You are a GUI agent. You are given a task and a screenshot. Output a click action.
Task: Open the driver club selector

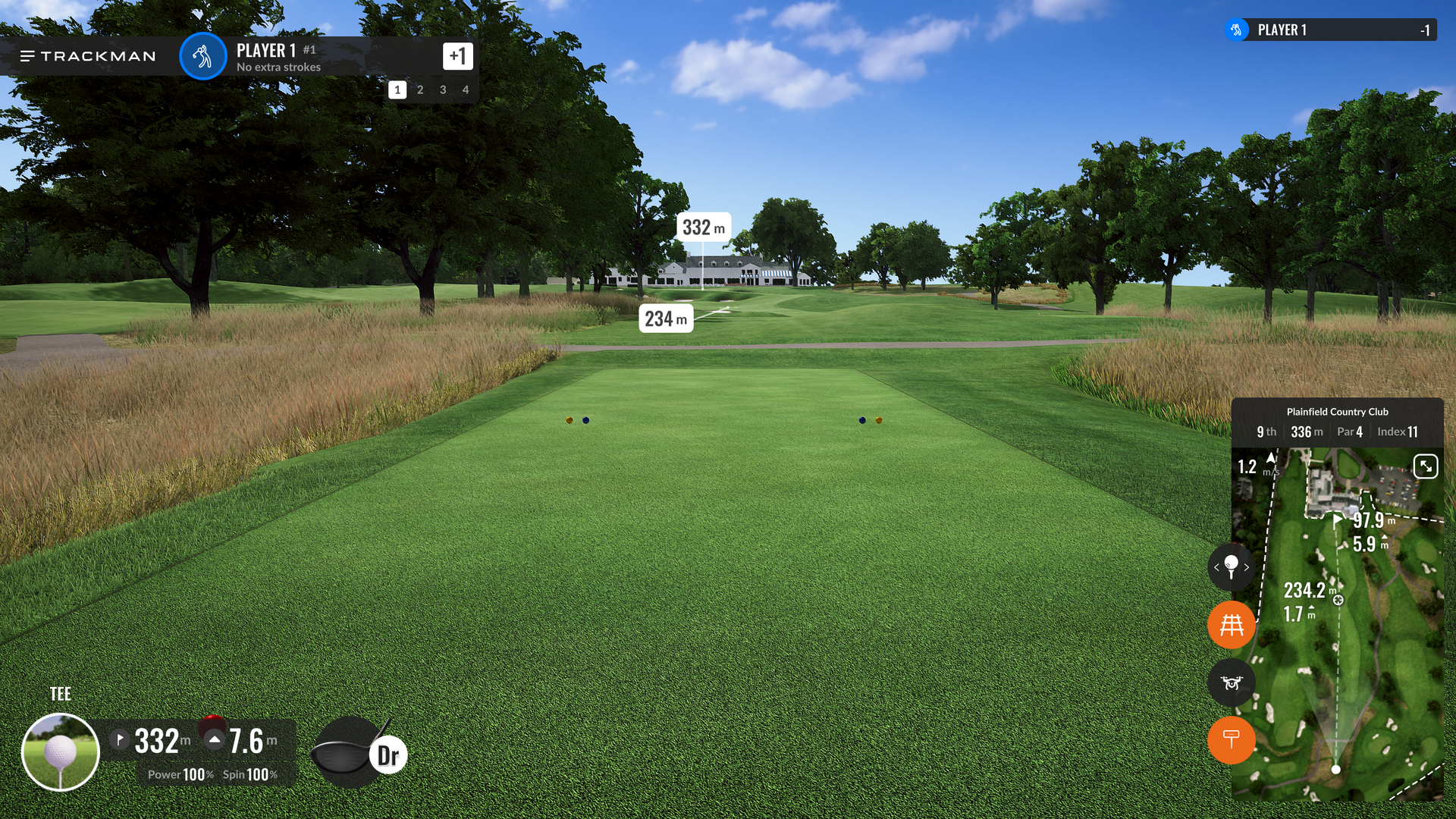[x=359, y=754]
